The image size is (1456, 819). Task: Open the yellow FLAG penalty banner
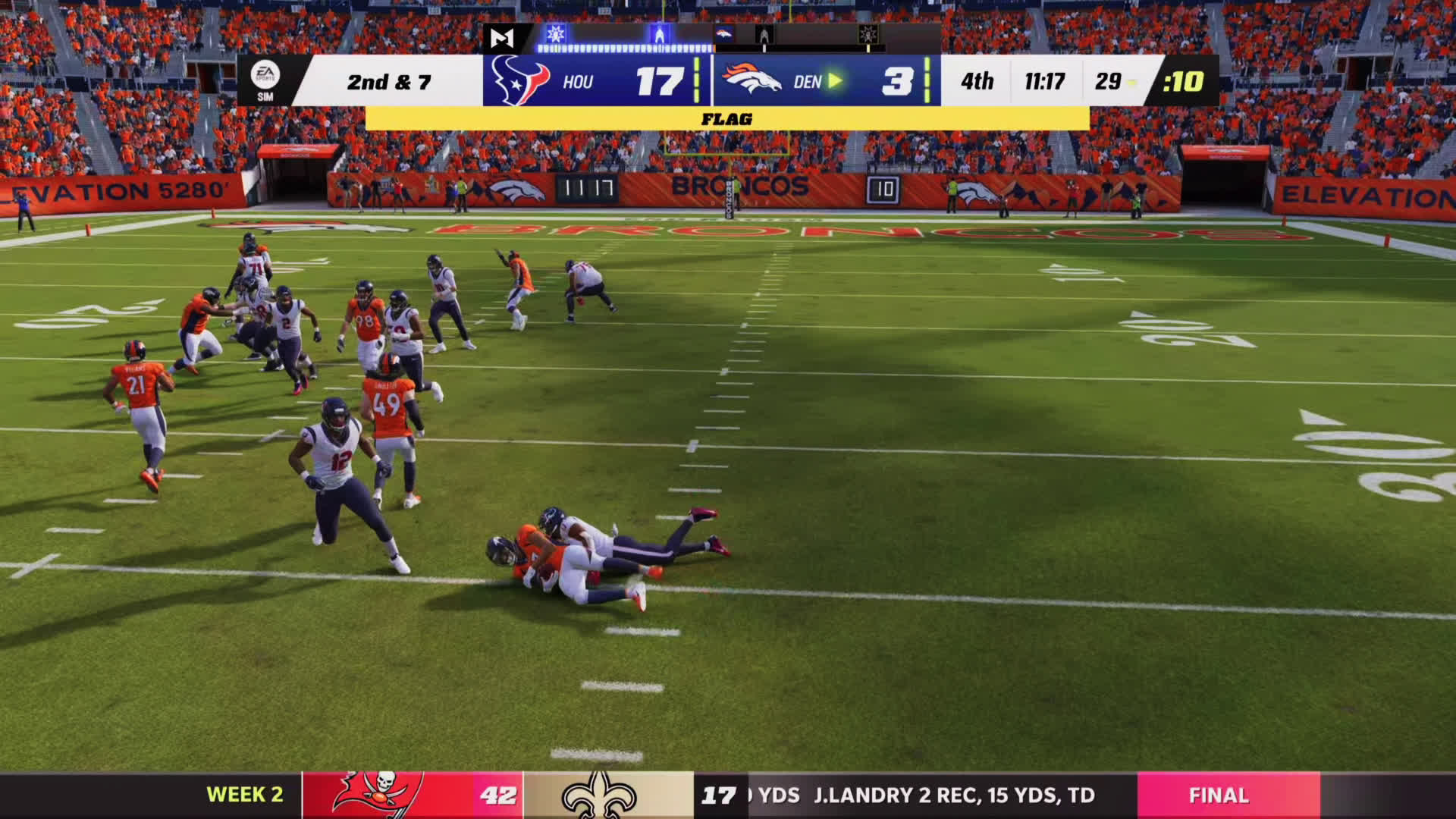[726, 119]
